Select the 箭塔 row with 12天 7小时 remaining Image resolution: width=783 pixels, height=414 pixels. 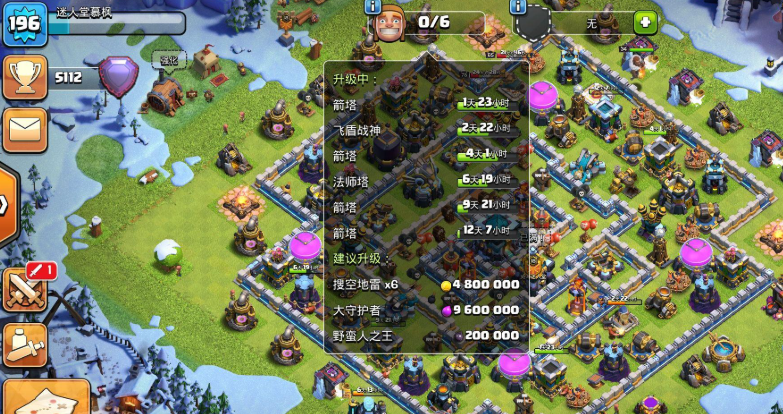coord(426,232)
